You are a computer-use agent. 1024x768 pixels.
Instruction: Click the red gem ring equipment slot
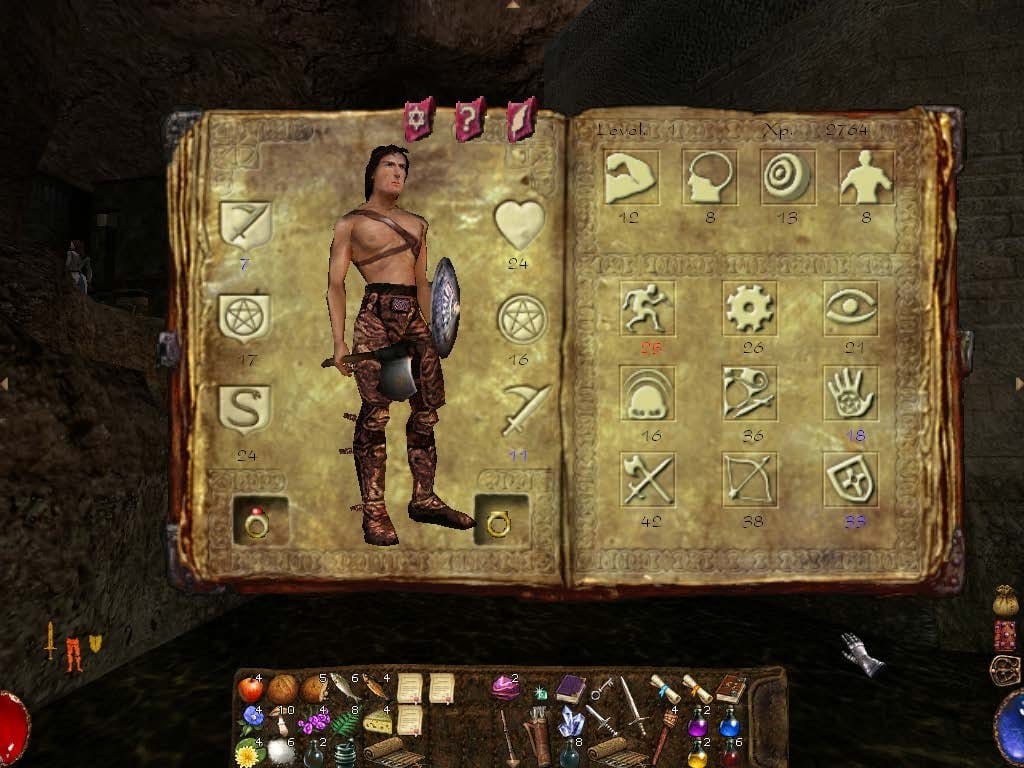pyautogui.click(x=258, y=521)
